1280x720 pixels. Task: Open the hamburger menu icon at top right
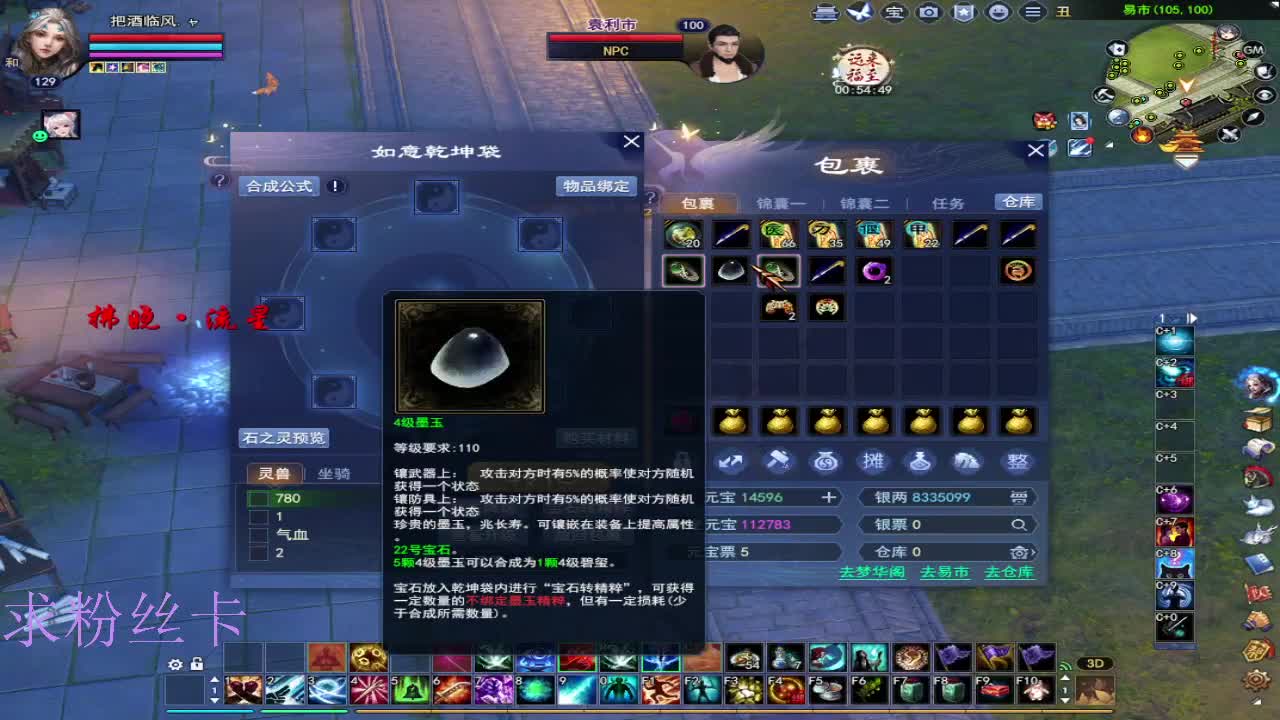pos(1031,13)
